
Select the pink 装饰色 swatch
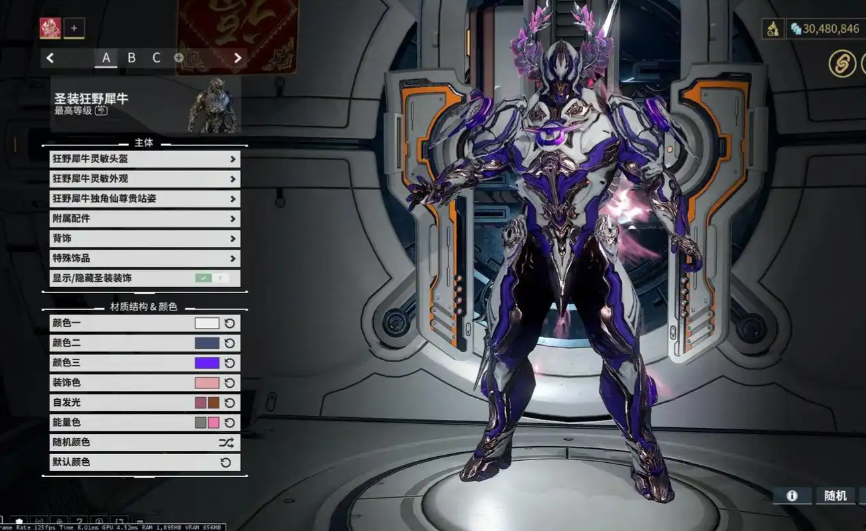click(x=207, y=383)
